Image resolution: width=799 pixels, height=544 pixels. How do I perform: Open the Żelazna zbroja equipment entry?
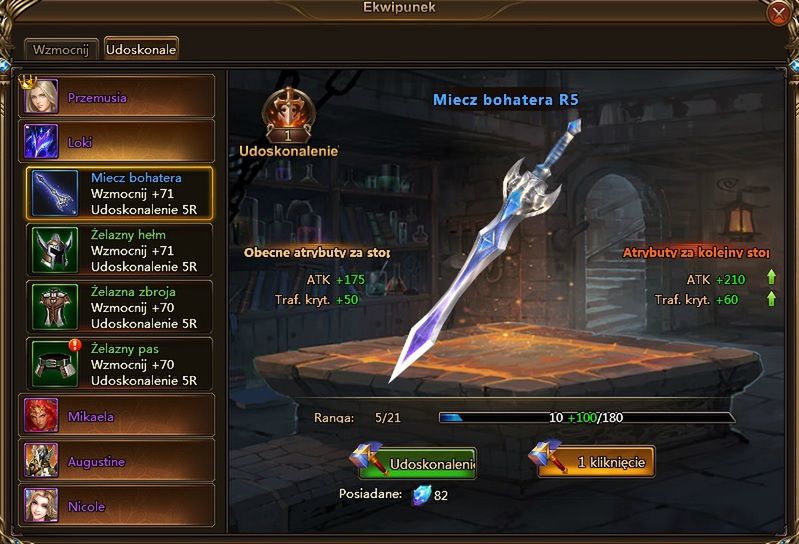[x=119, y=307]
